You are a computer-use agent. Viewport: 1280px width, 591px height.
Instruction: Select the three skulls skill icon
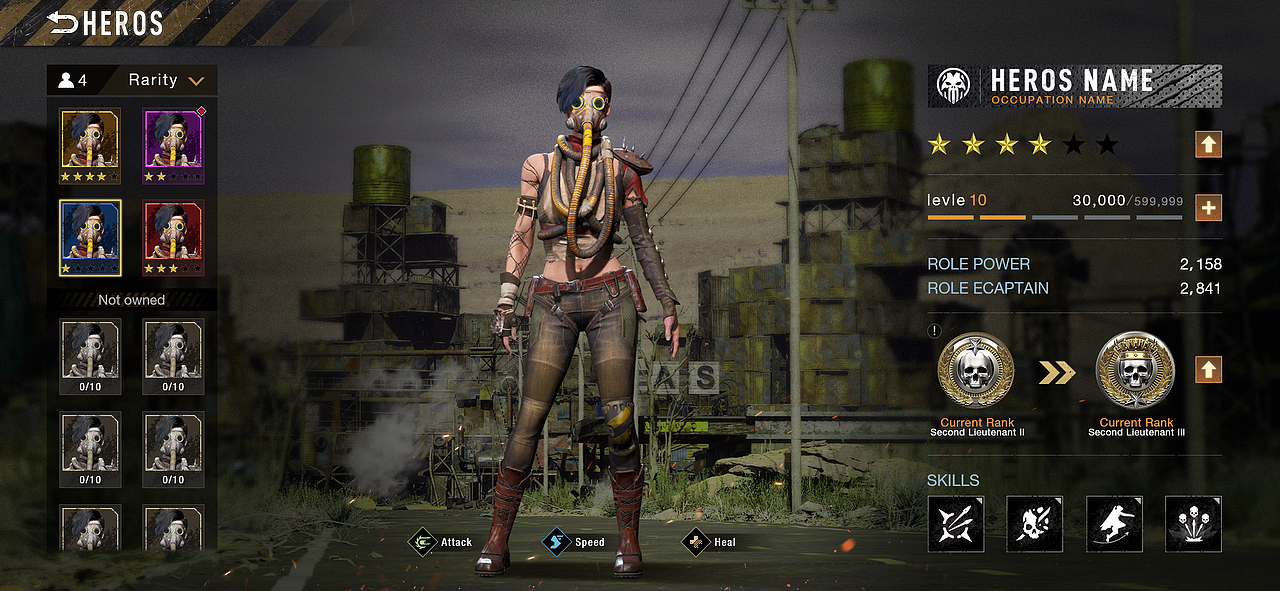(1193, 523)
